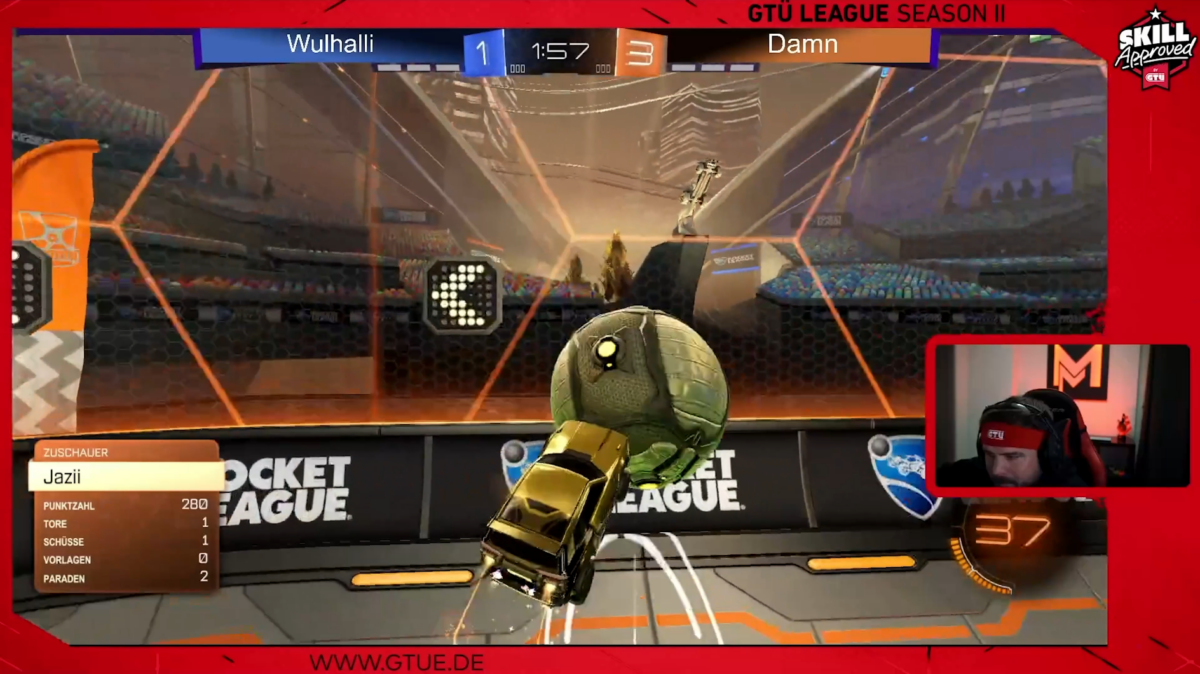Viewport: 1200px width, 674px height.
Task: Click the blue team name Wulhalli
Action: tap(330, 44)
